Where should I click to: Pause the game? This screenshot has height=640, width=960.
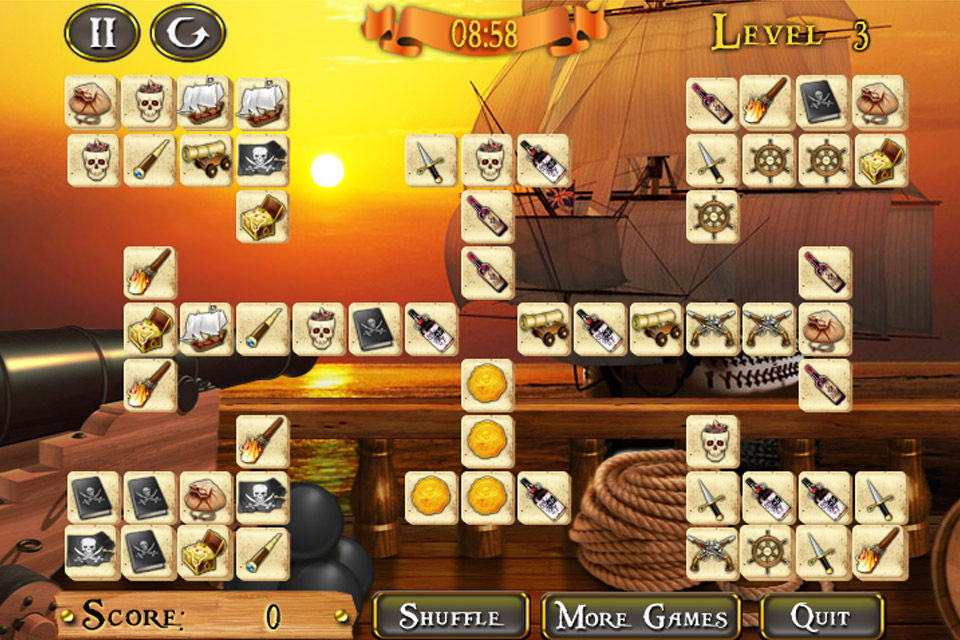click(101, 33)
